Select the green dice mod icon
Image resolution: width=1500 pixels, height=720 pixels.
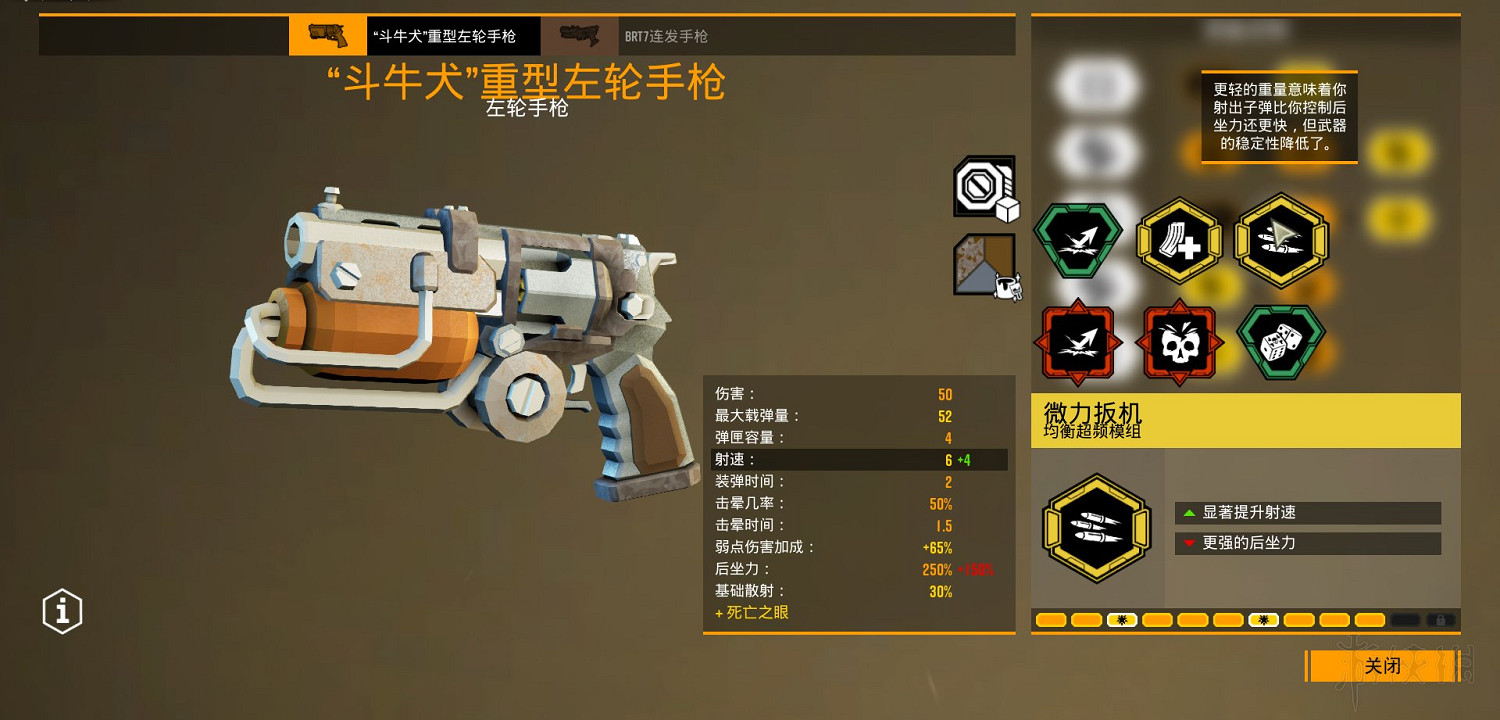pos(1280,342)
